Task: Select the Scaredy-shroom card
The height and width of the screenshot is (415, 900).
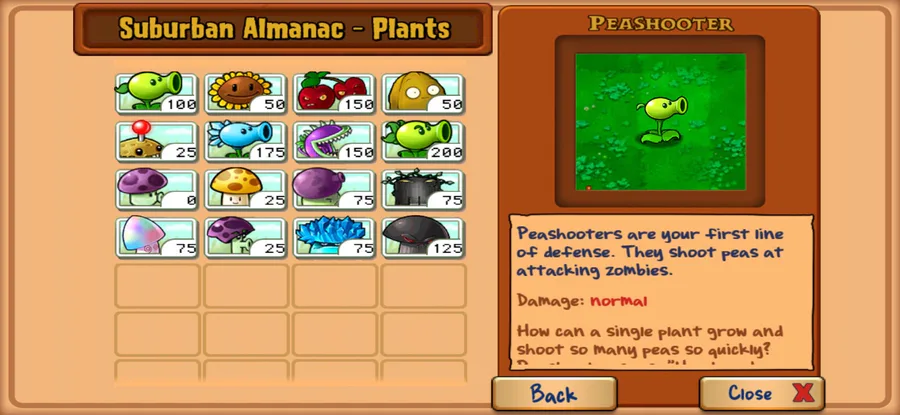Action: pyautogui.click(x=246, y=237)
